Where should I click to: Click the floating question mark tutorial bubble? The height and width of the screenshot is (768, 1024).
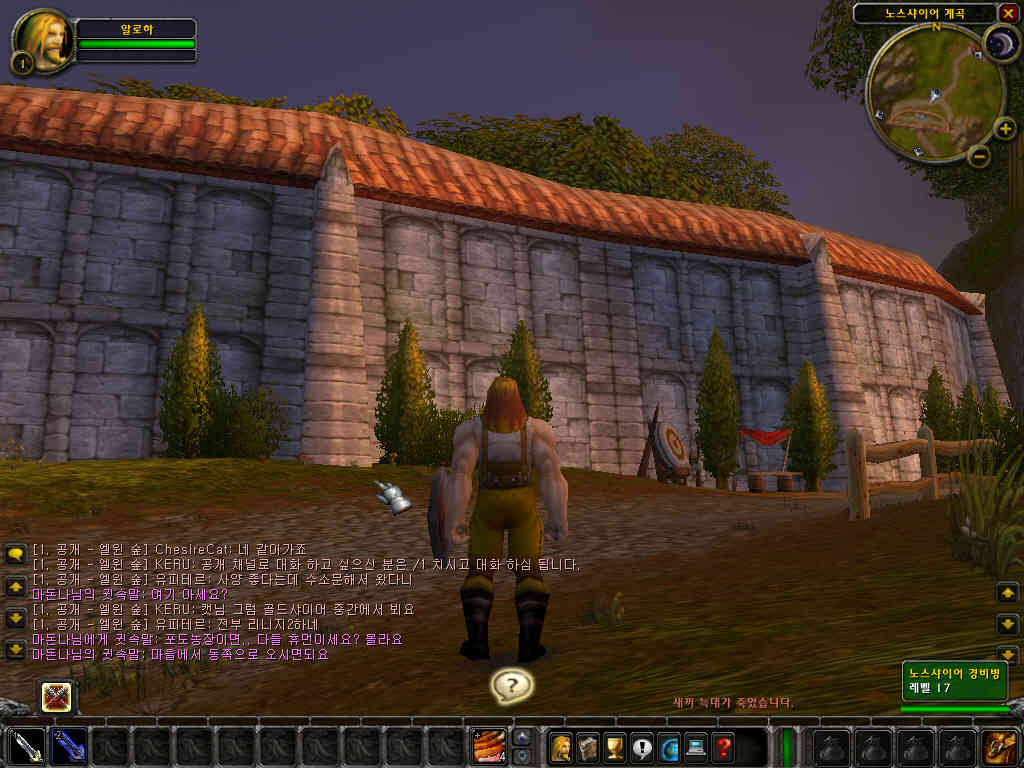pos(512,685)
